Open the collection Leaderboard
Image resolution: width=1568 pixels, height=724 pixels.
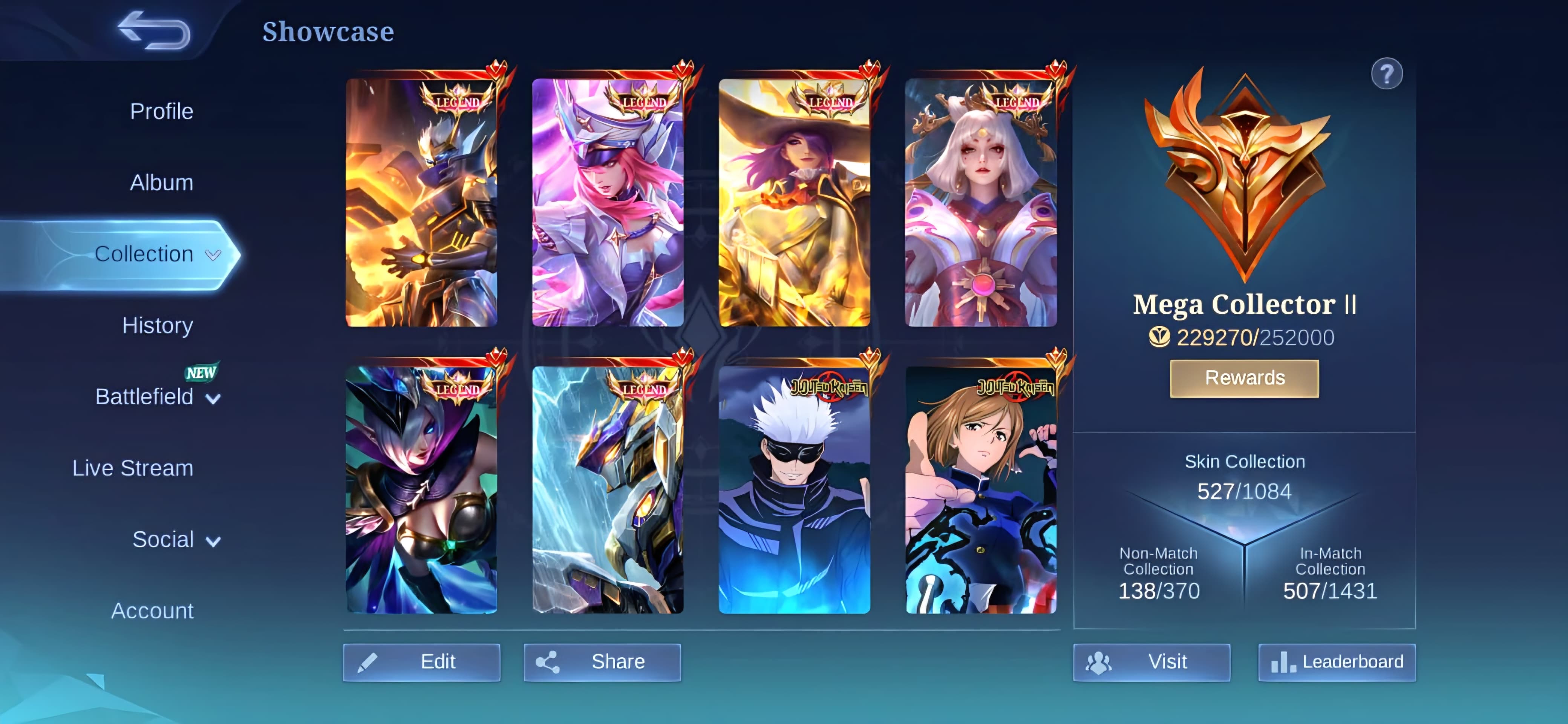coord(1337,662)
